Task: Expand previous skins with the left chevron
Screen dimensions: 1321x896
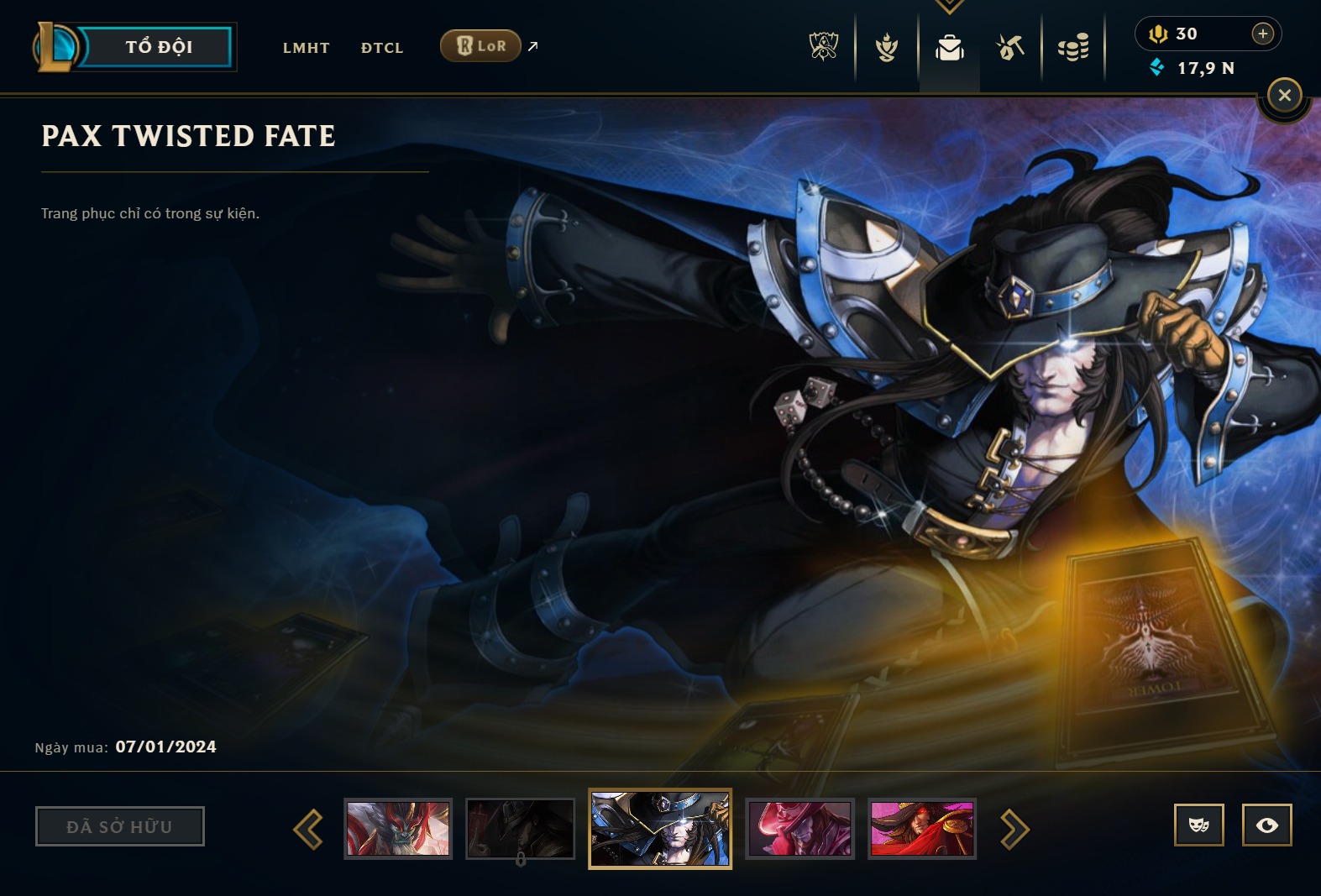Action: [x=309, y=829]
